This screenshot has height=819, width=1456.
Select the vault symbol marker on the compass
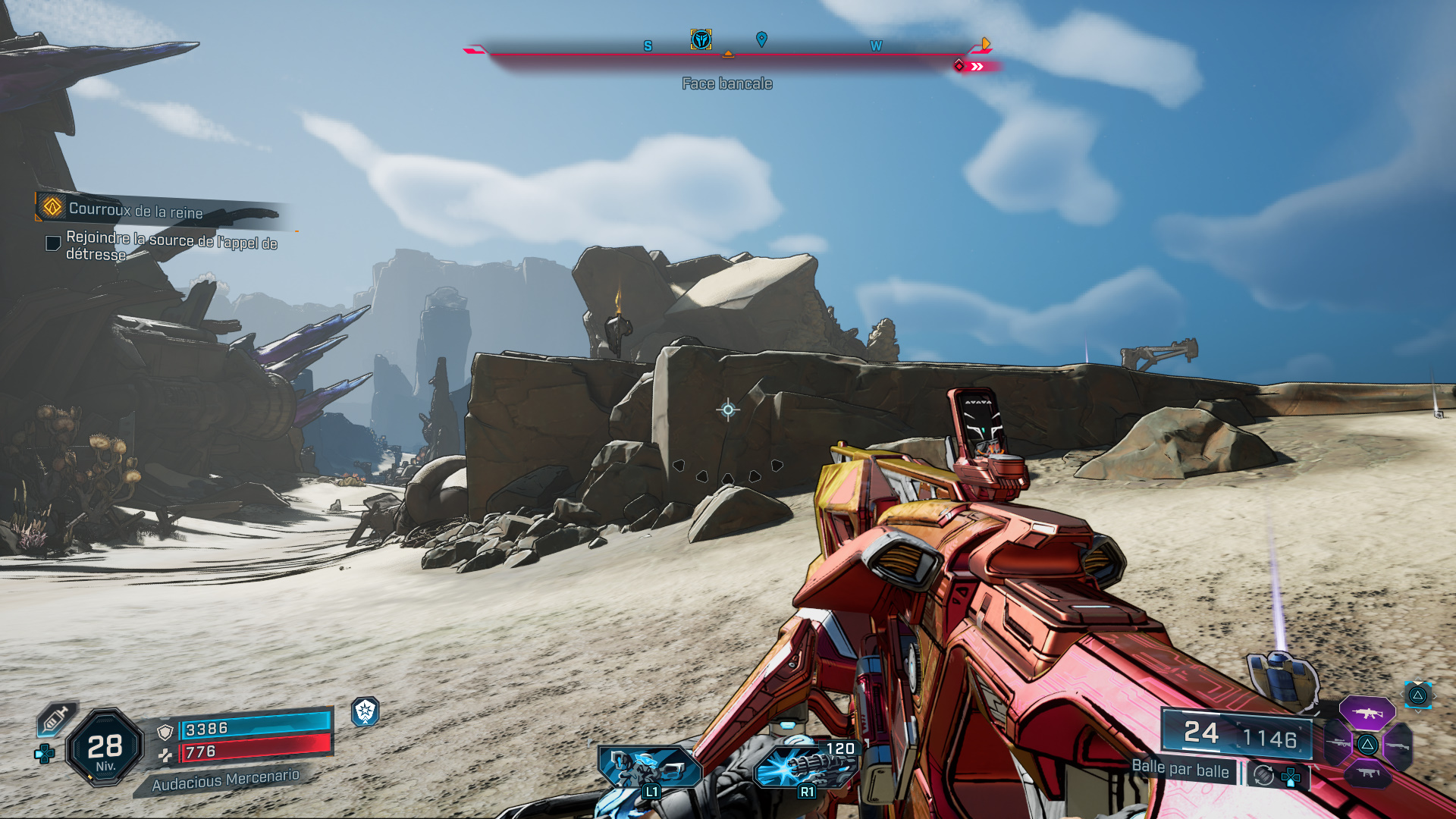(x=701, y=39)
